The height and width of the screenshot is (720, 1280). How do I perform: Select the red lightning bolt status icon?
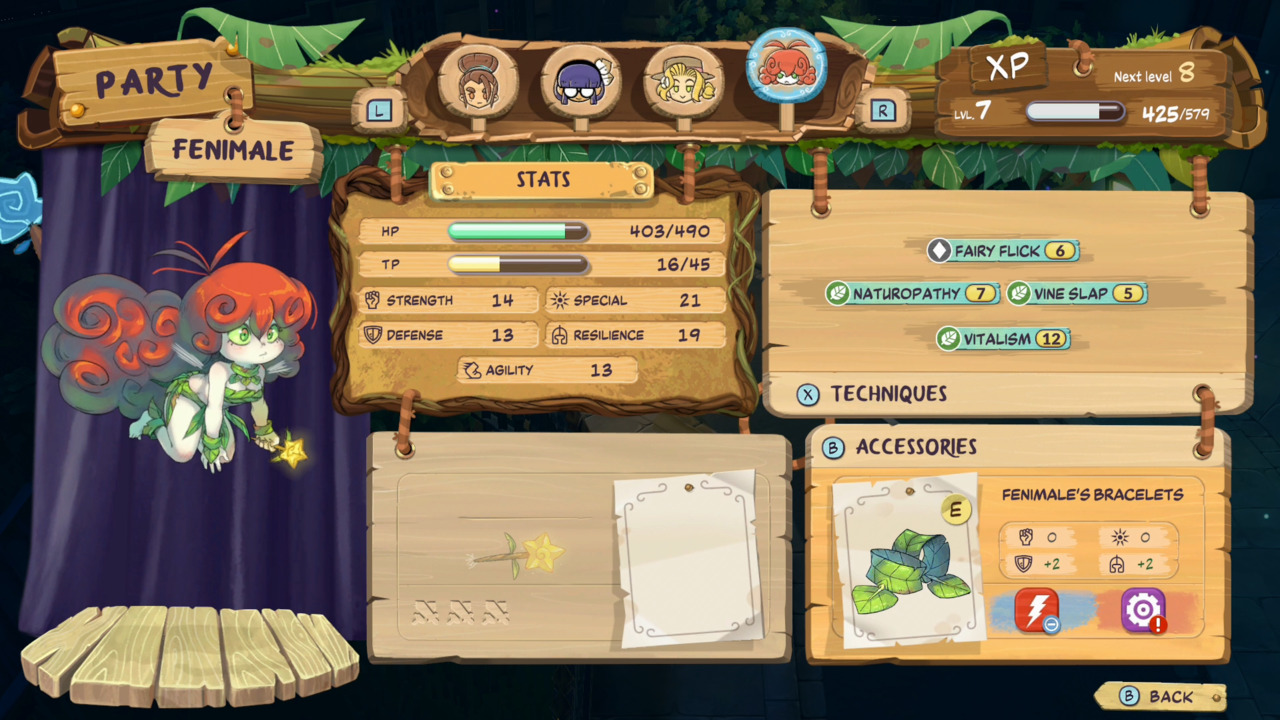(x=1037, y=609)
